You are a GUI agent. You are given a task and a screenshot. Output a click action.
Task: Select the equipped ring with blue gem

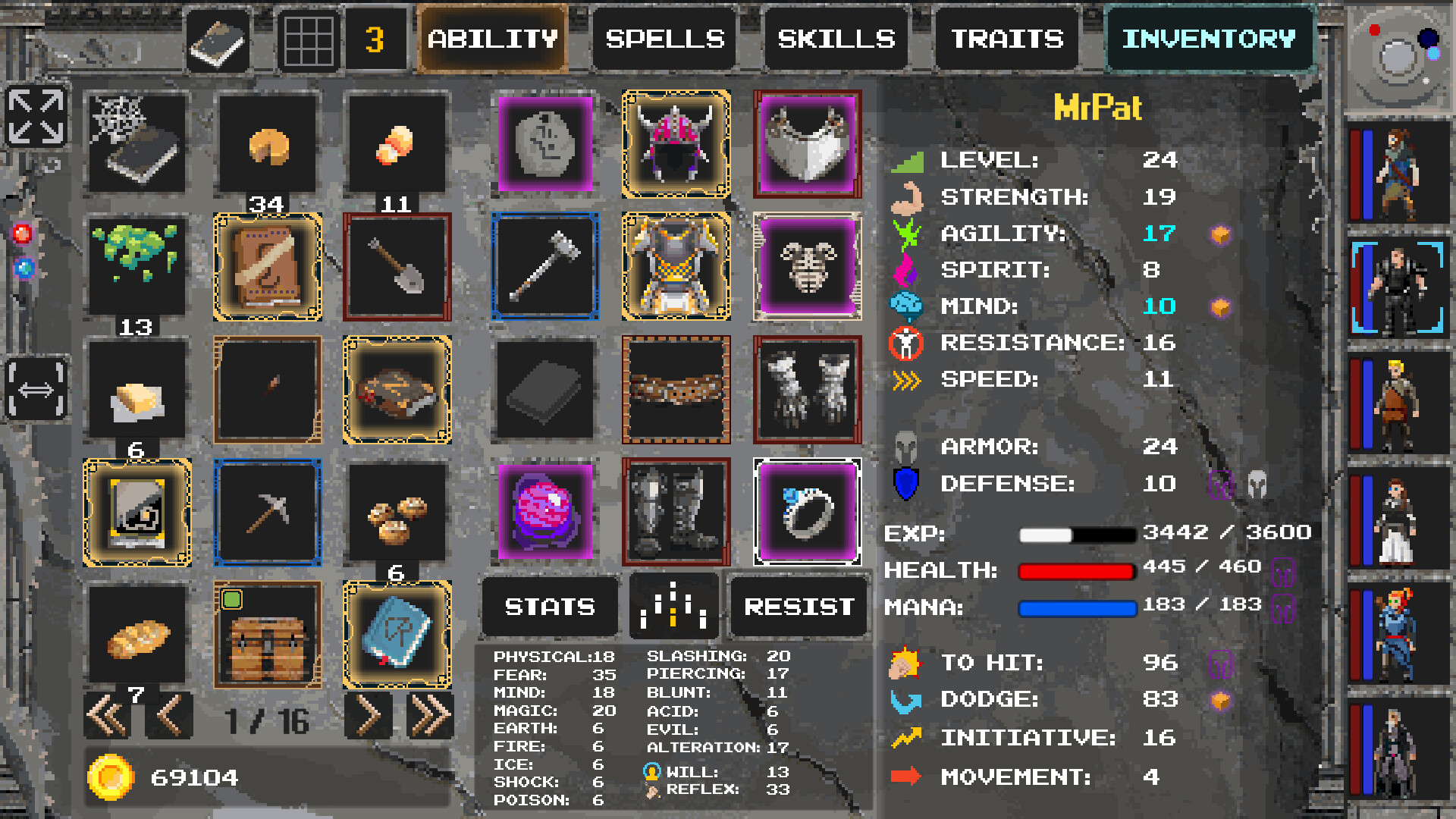(807, 510)
